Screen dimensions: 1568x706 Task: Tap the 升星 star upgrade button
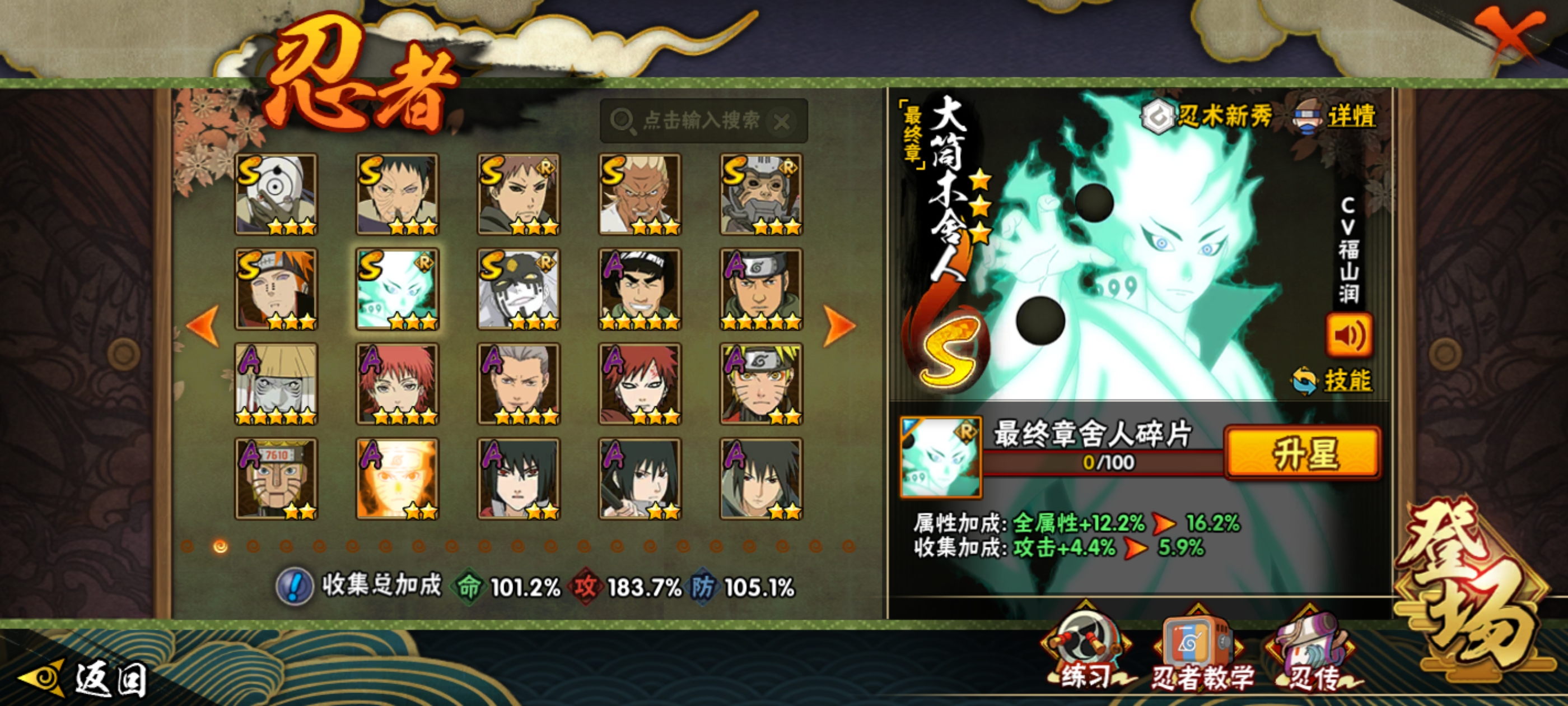(x=1303, y=453)
